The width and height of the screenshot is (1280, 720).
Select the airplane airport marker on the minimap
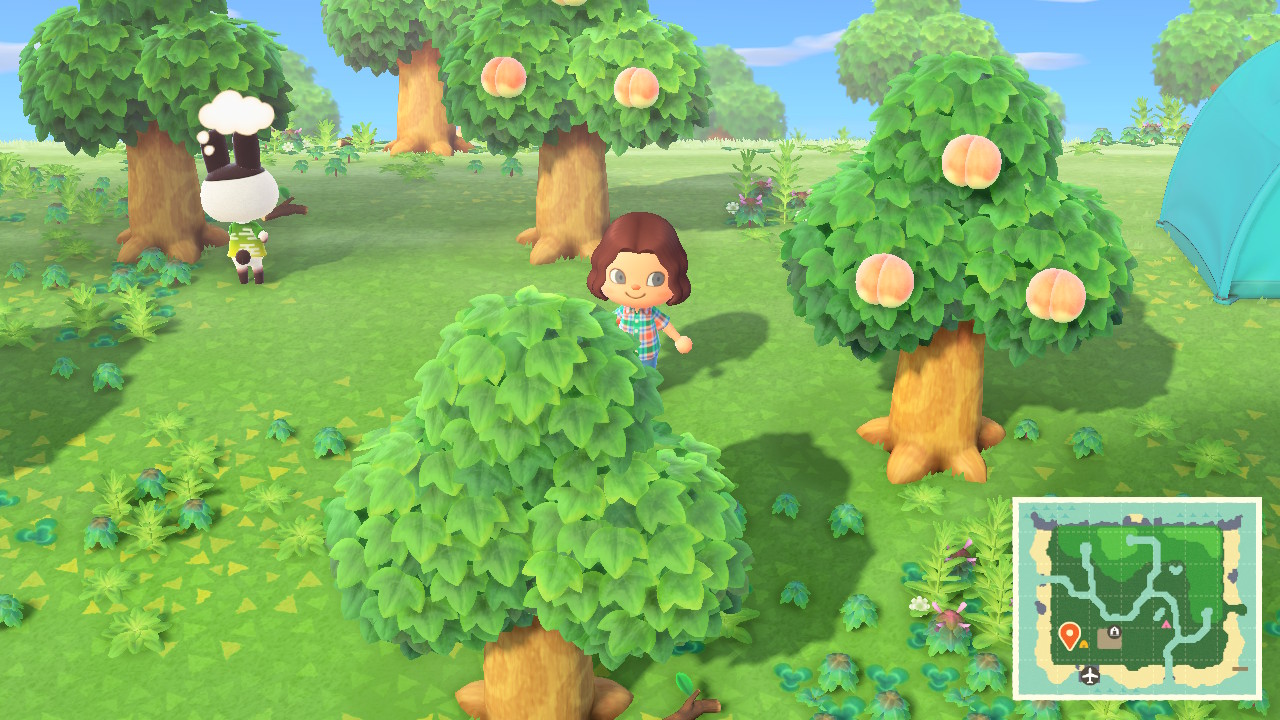[1089, 676]
